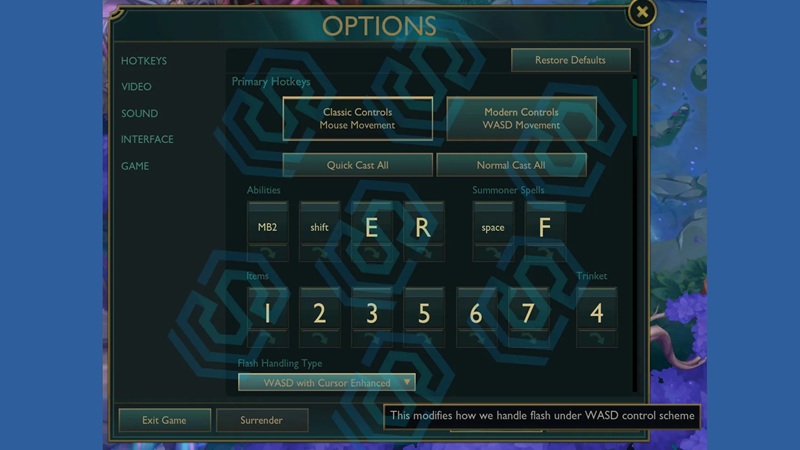Change the F summoner spell hotkey
This screenshot has width=800, height=450.
click(545, 227)
